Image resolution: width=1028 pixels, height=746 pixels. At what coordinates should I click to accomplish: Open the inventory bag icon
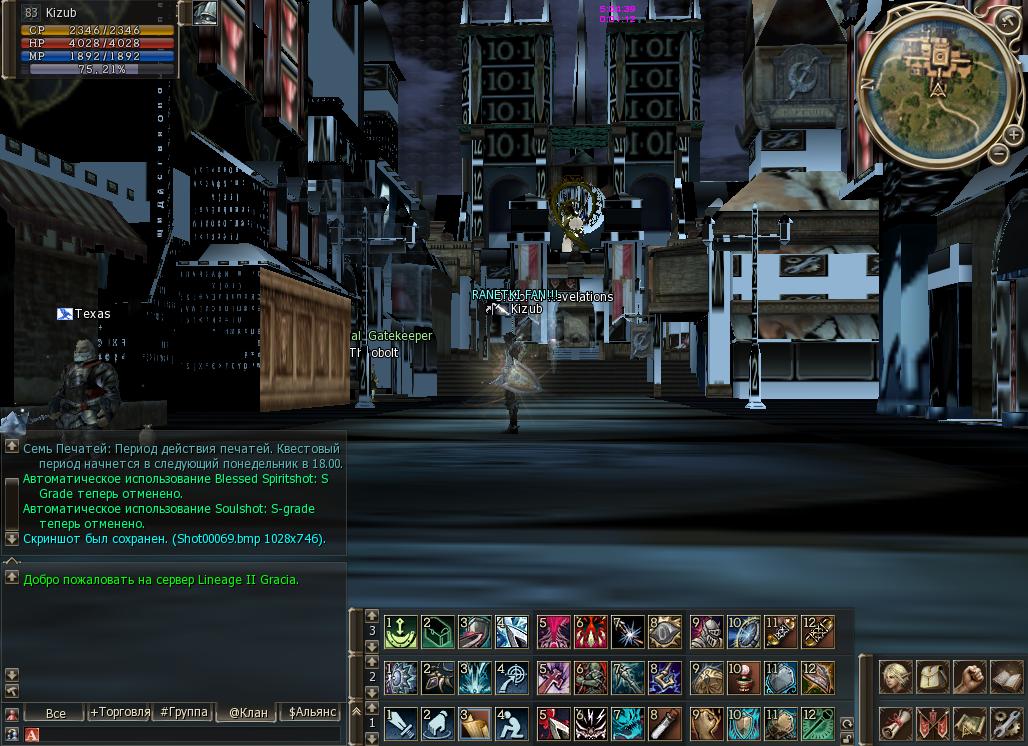tap(932, 677)
